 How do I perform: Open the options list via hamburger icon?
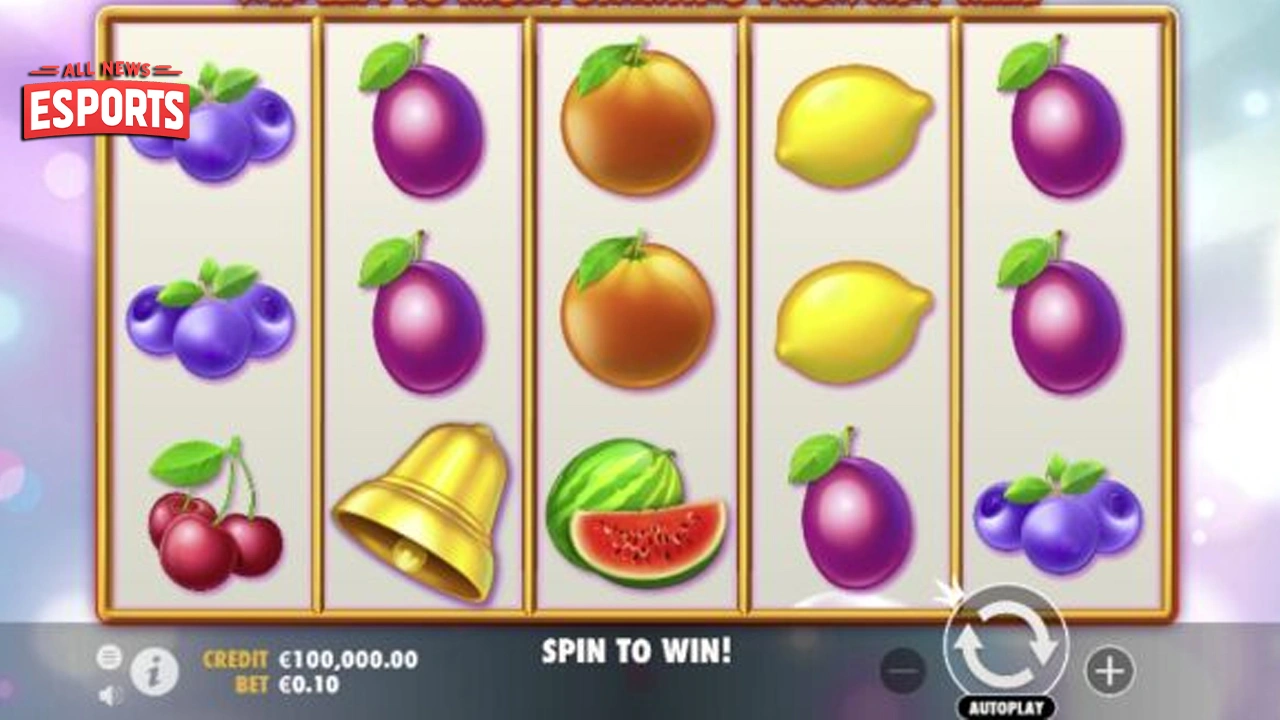coord(108,657)
